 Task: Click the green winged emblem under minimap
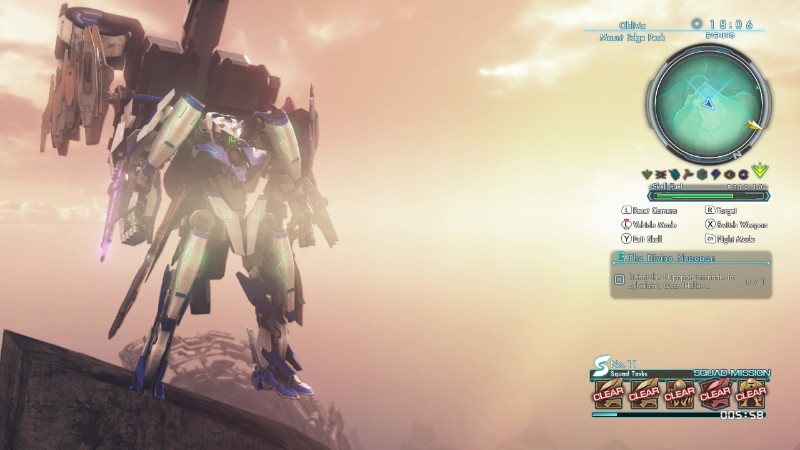761,172
